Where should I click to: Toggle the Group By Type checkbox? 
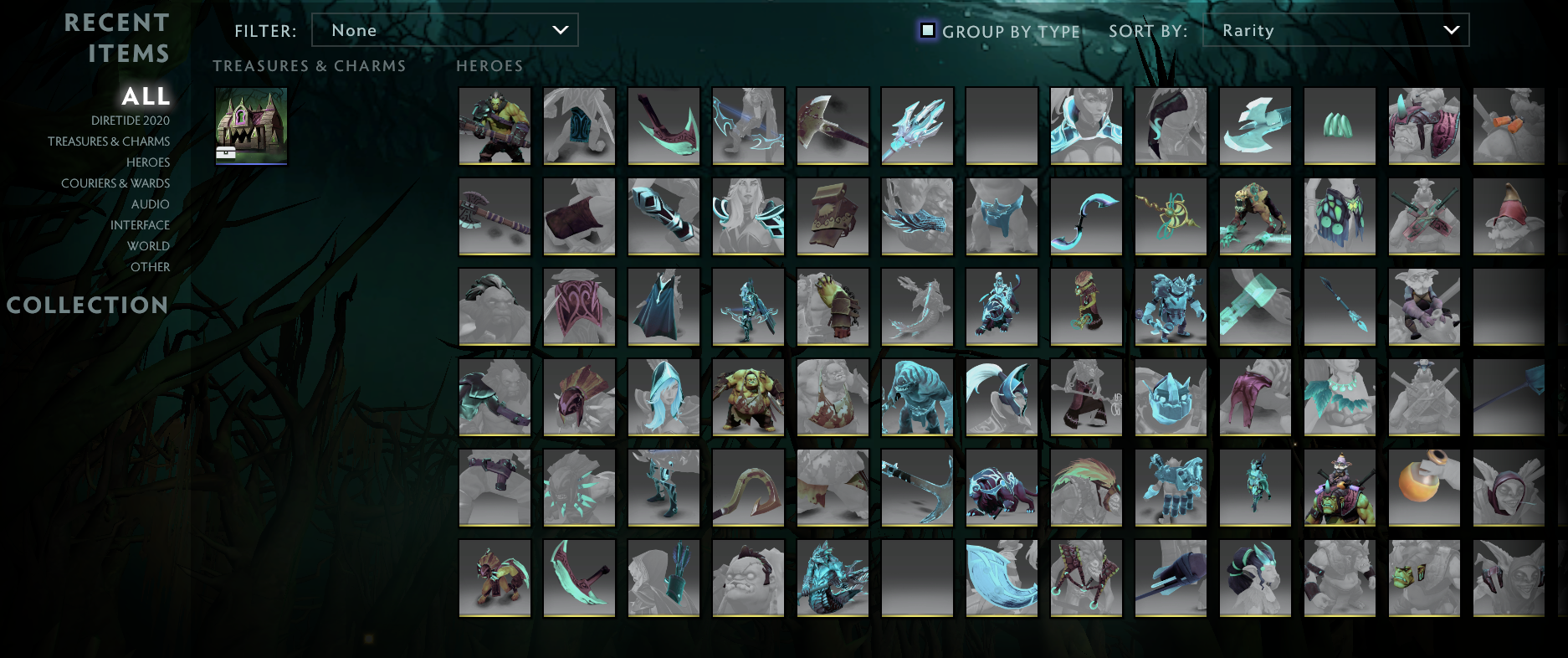(x=927, y=30)
